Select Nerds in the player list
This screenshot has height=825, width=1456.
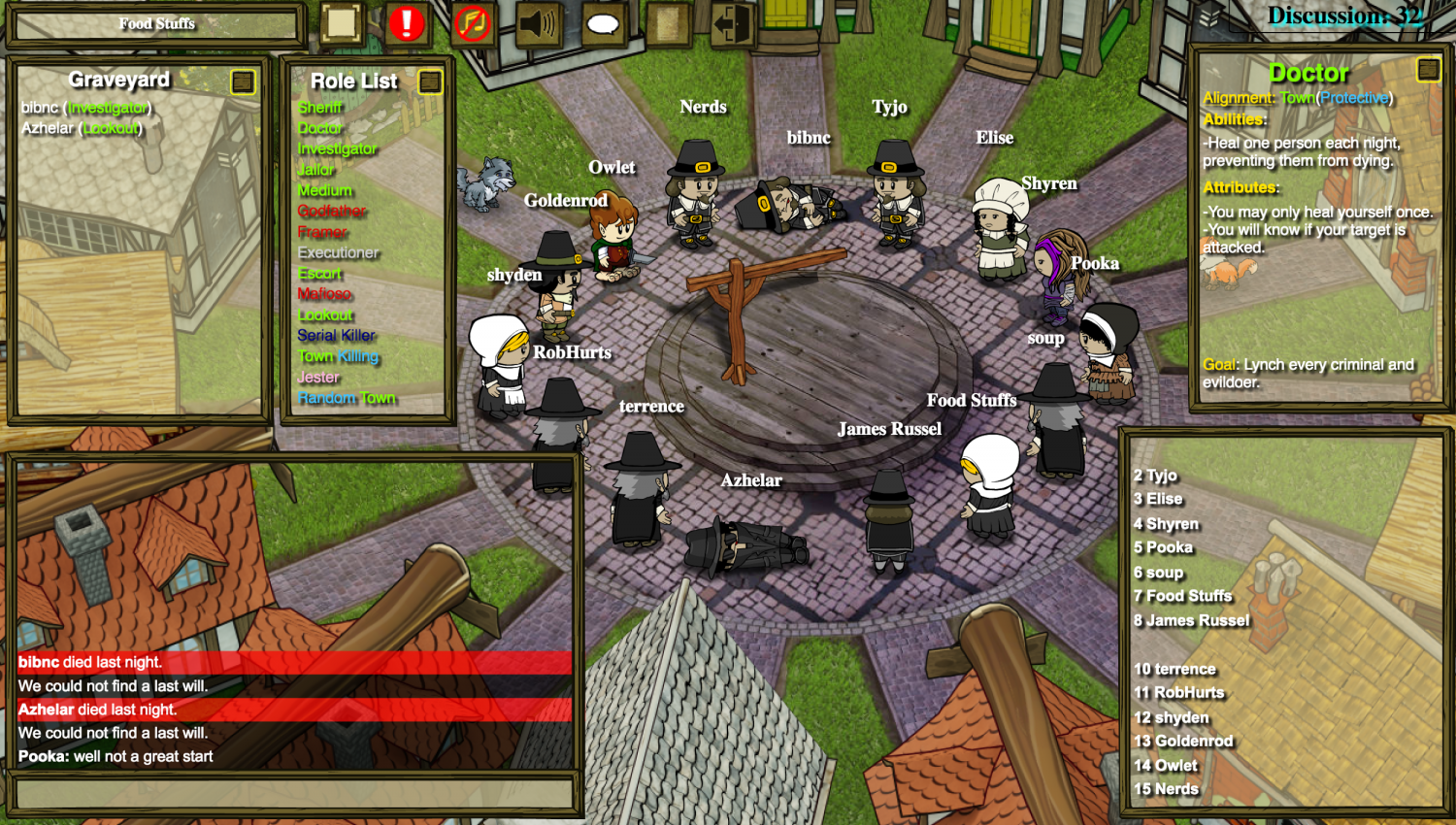coord(1166,789)
